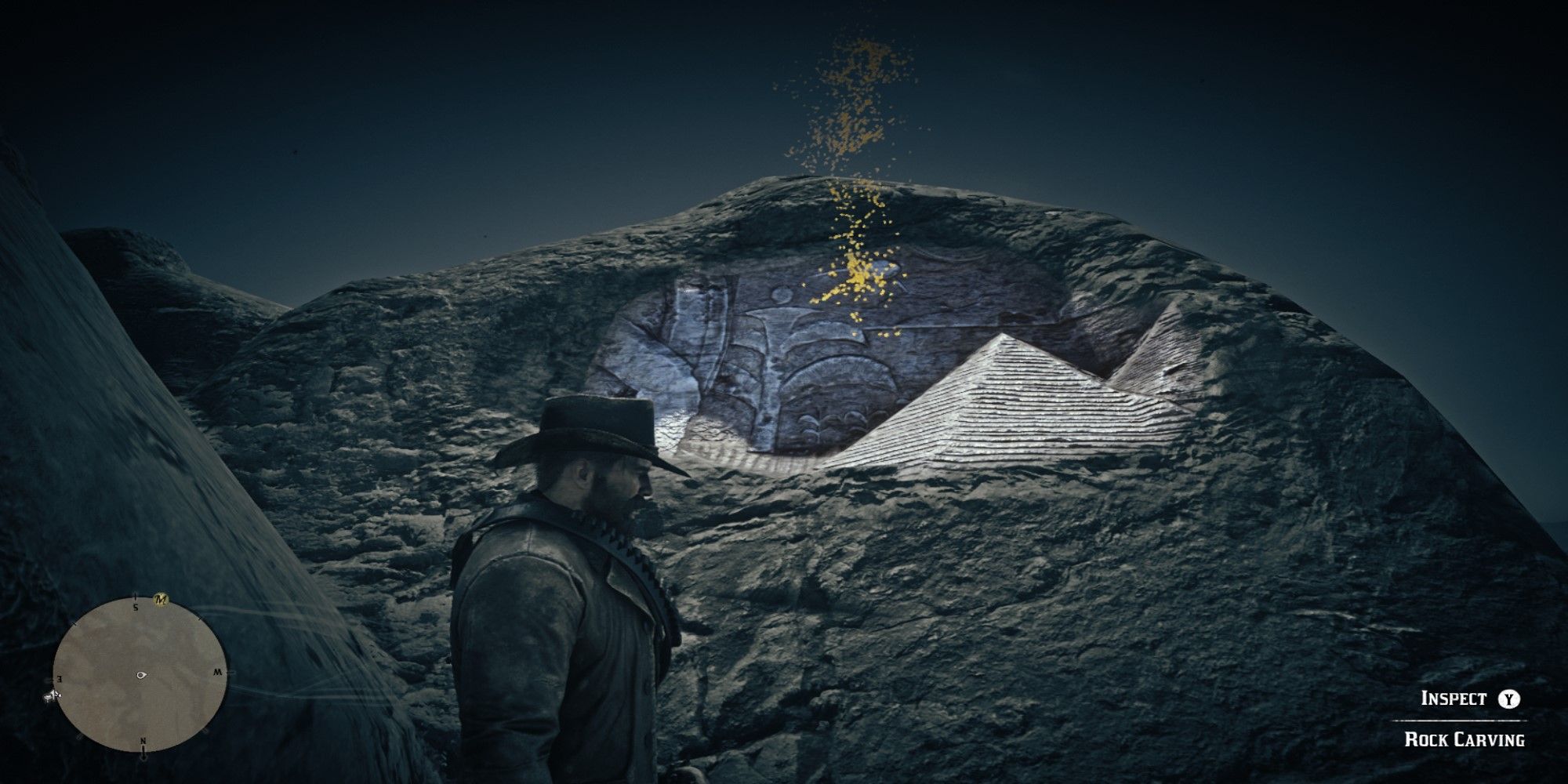The image size is (1568, 784).
Task: Click the white eagle marker left of minimap
Action: (x=52, y=695)
